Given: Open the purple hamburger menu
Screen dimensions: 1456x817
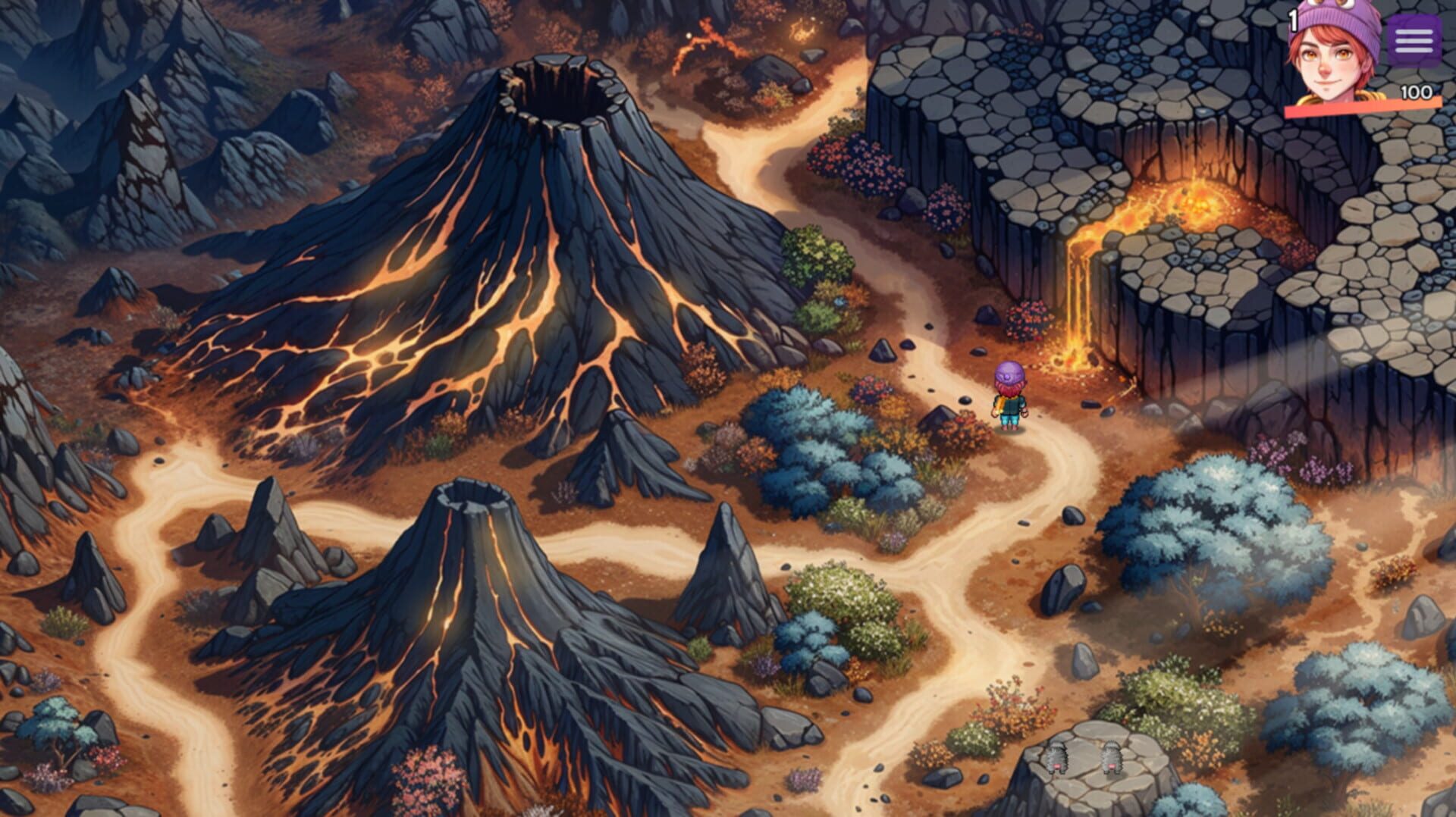Looking at the screenshot, I should click(1413, 42).
